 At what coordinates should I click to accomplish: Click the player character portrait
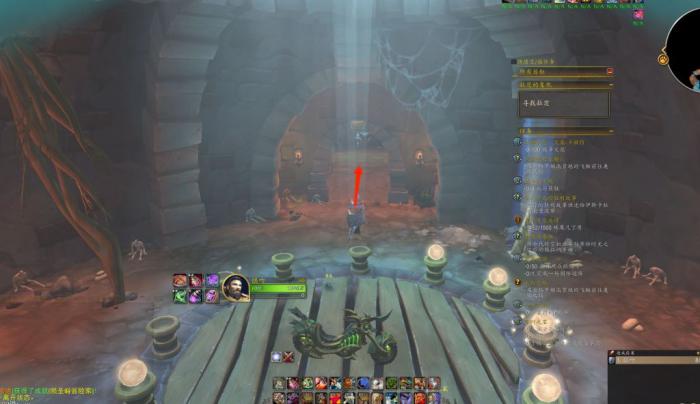click(x=235, y=287)
